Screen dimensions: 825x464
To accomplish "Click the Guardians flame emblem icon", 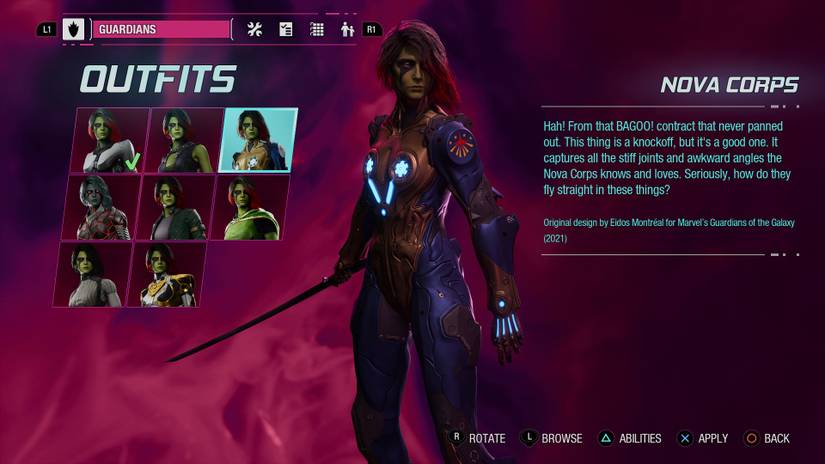I will 74,30.
